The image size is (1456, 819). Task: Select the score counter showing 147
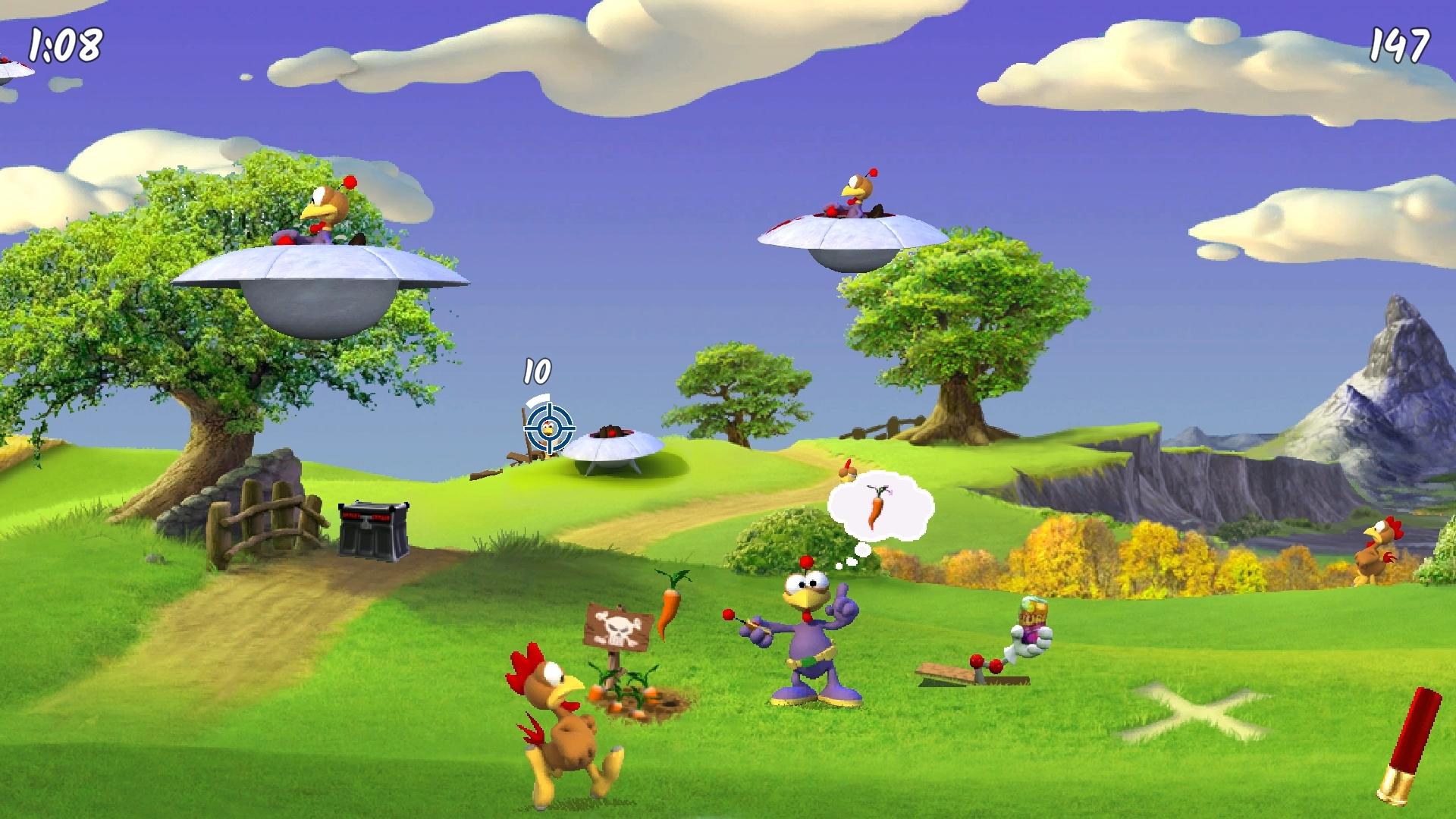tap(1401, 45)
